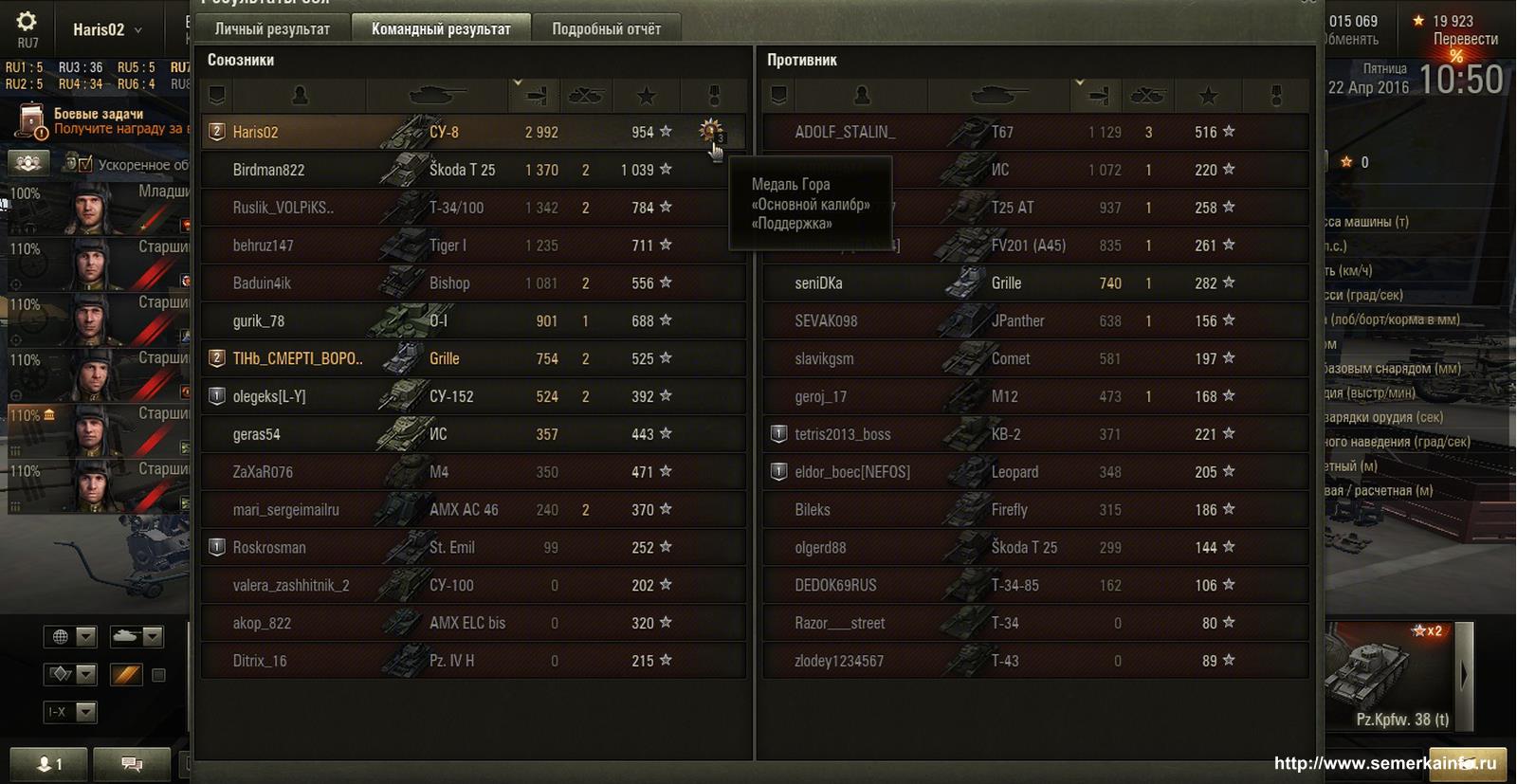Viewport: 1517px width, 784px height.
Task: Open the Haris02 account dropdown
Action: pos(107,29)
